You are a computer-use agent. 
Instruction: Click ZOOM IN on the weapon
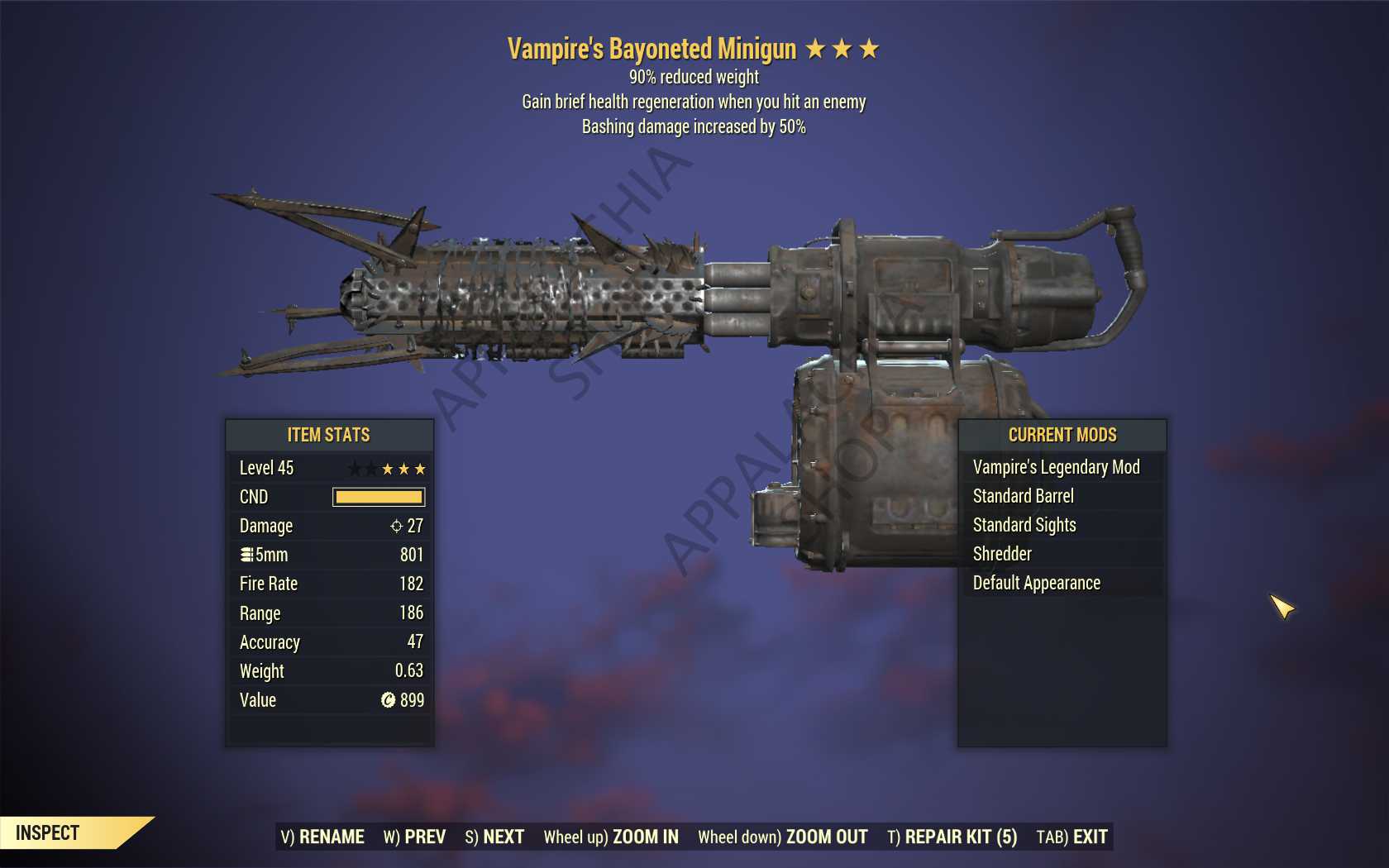pyautogui.click(x=611, y=837)
